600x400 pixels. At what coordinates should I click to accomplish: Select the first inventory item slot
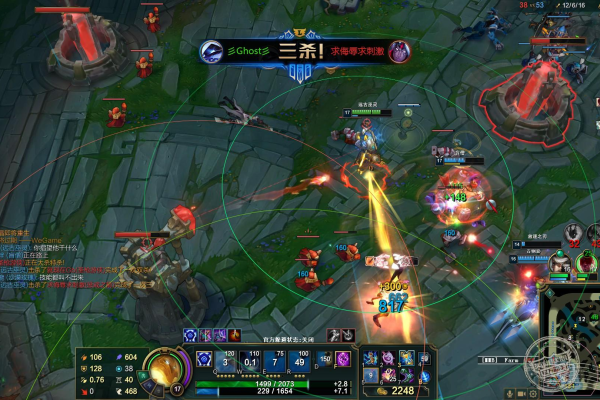tap(372, 357)
